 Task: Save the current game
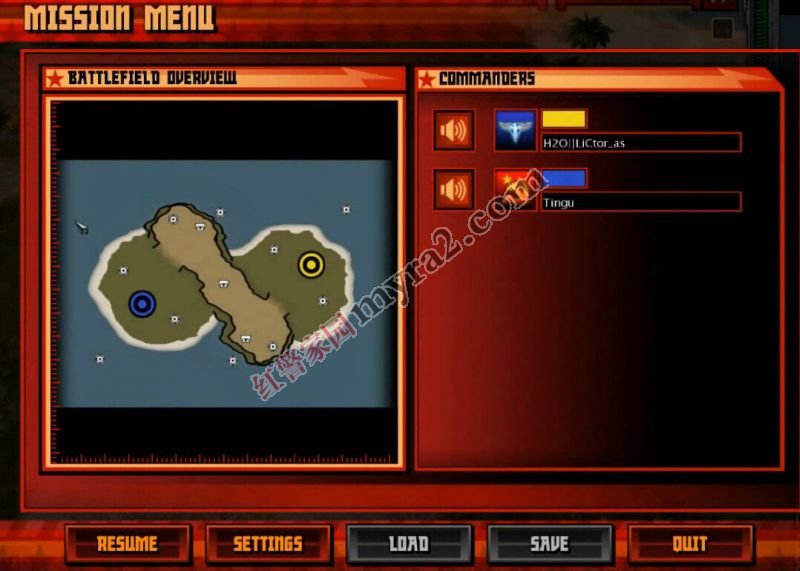click(x=549, y=544)
